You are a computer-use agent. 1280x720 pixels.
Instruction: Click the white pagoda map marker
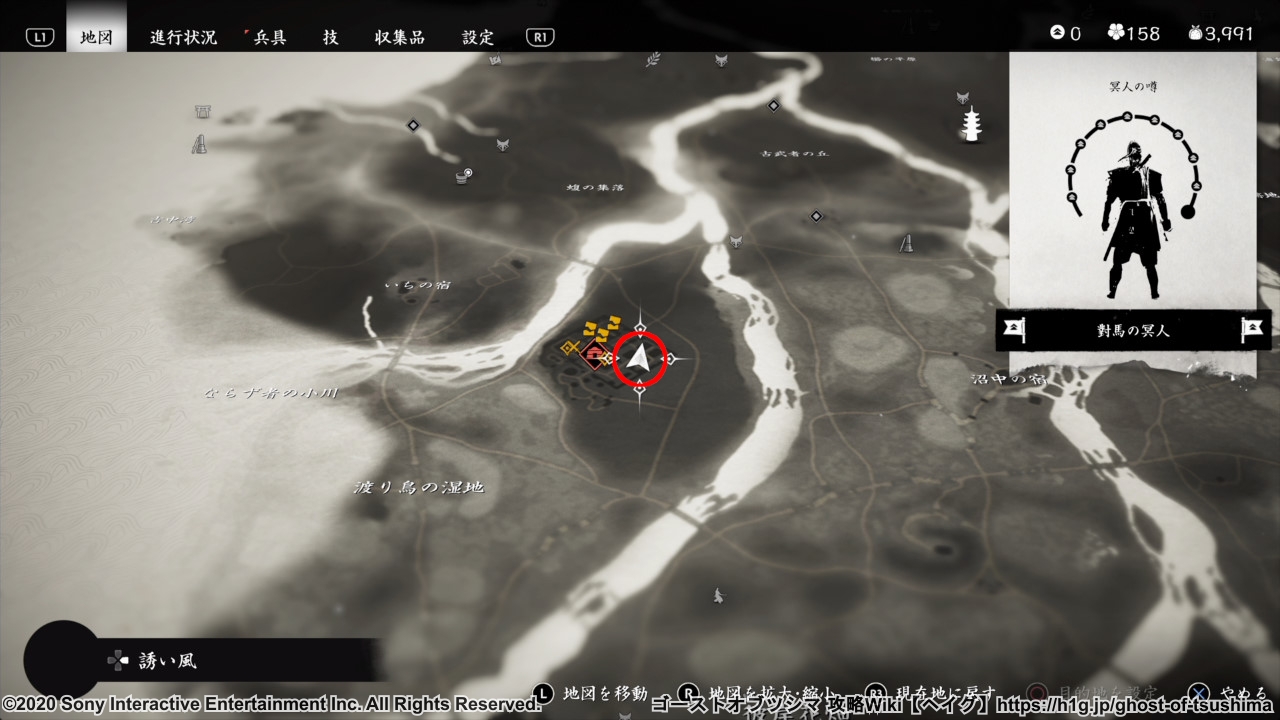(x=972, y=124)
